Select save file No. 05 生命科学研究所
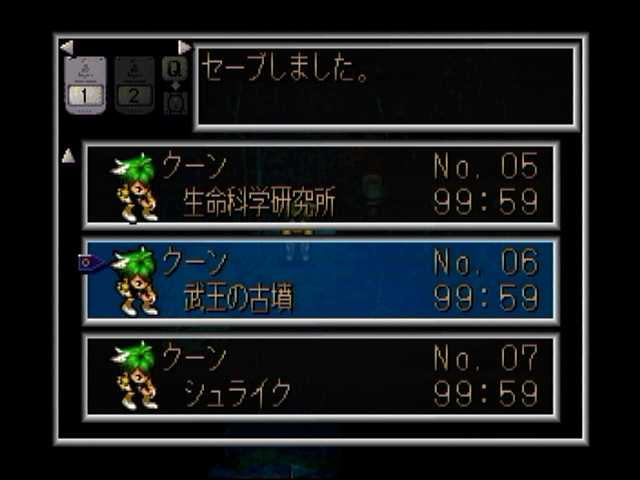This screenshot has width=640, height=480. (320, 185)
